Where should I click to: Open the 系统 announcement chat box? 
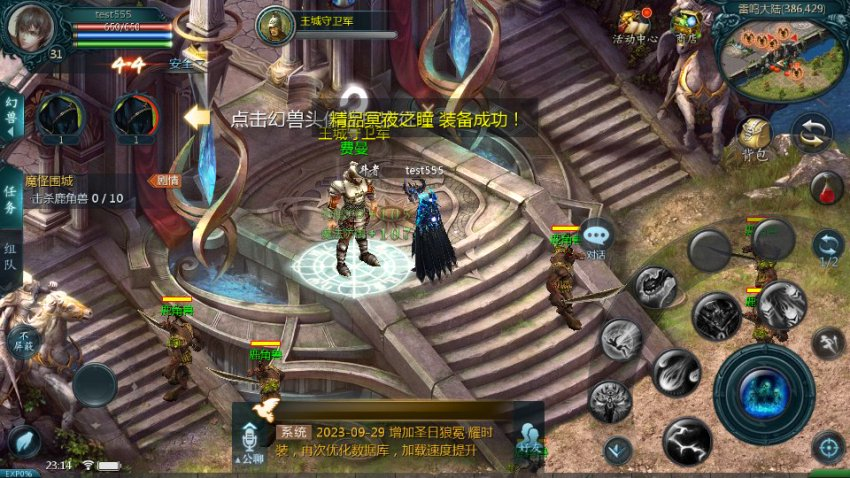(x=400, y=441)
